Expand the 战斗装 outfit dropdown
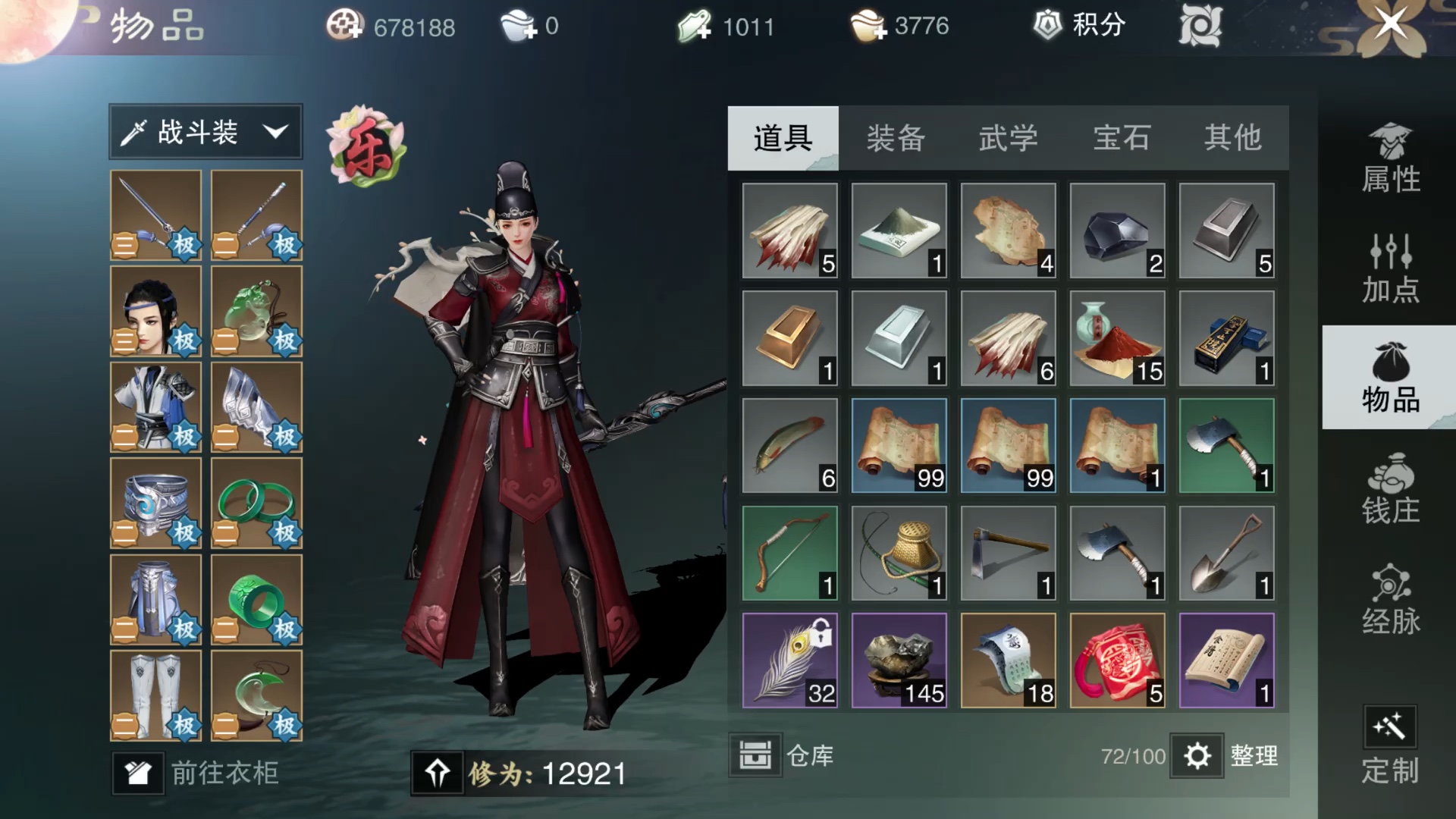The width and height of the screenshot is (1456, 819). [205, 131]
